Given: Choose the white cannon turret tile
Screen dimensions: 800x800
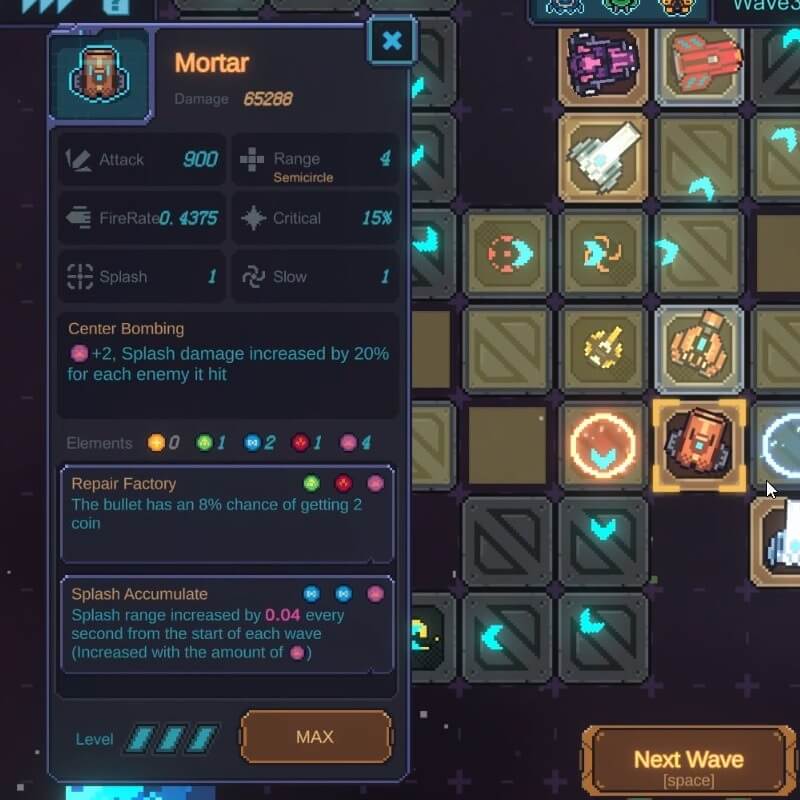Looking at the screenshot, I should (603, 155).
